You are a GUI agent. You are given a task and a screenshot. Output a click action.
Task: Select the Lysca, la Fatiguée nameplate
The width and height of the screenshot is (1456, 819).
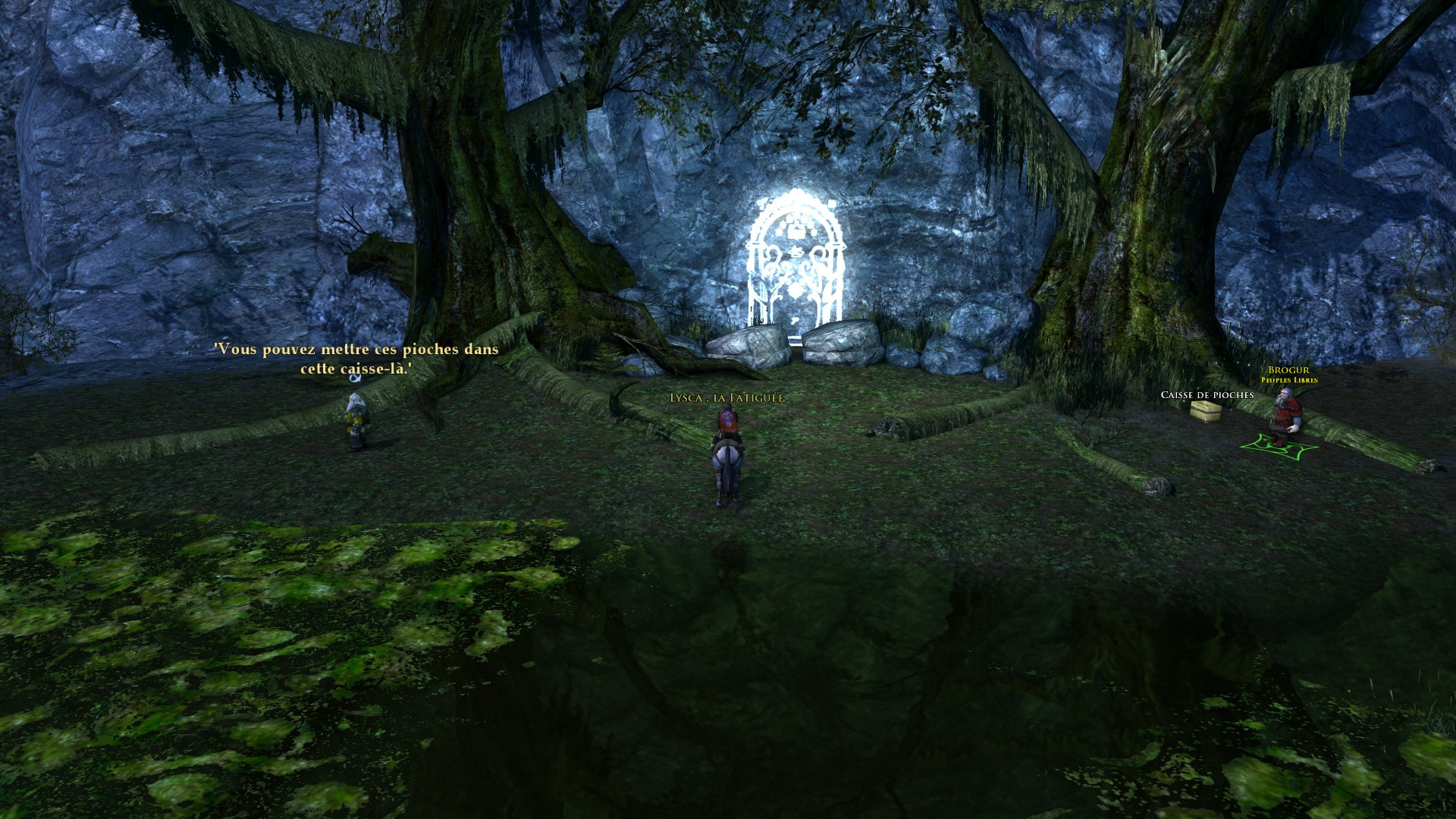click(726, 398)
